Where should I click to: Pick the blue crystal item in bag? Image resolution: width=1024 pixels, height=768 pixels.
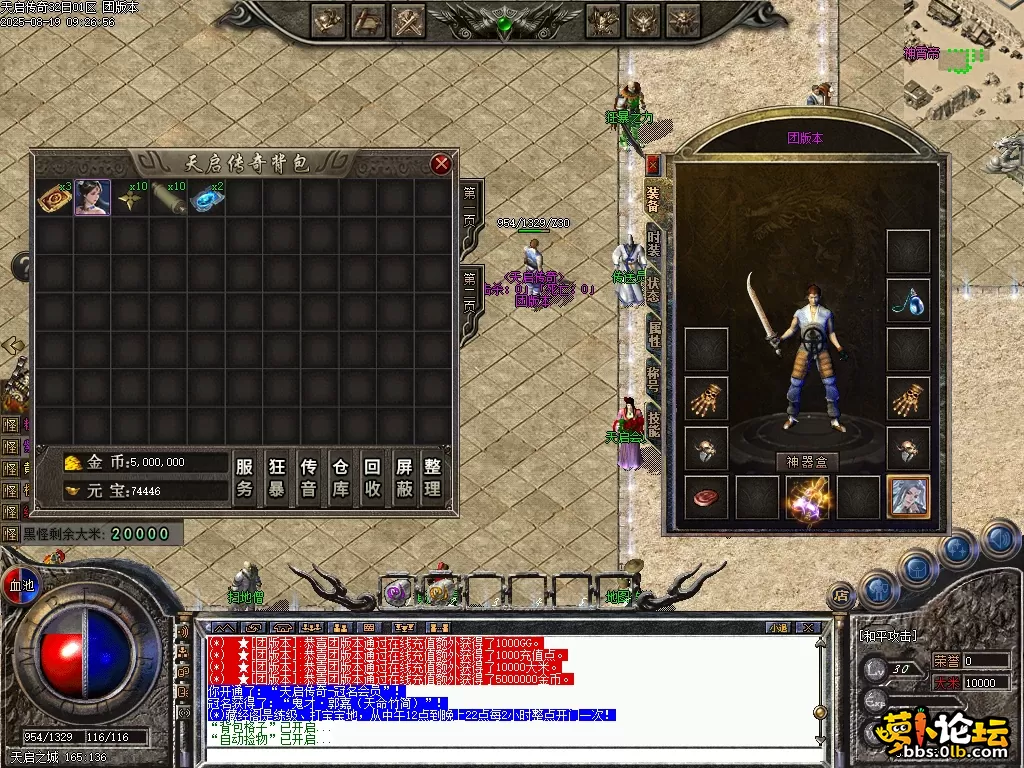(x=208, y=198)
